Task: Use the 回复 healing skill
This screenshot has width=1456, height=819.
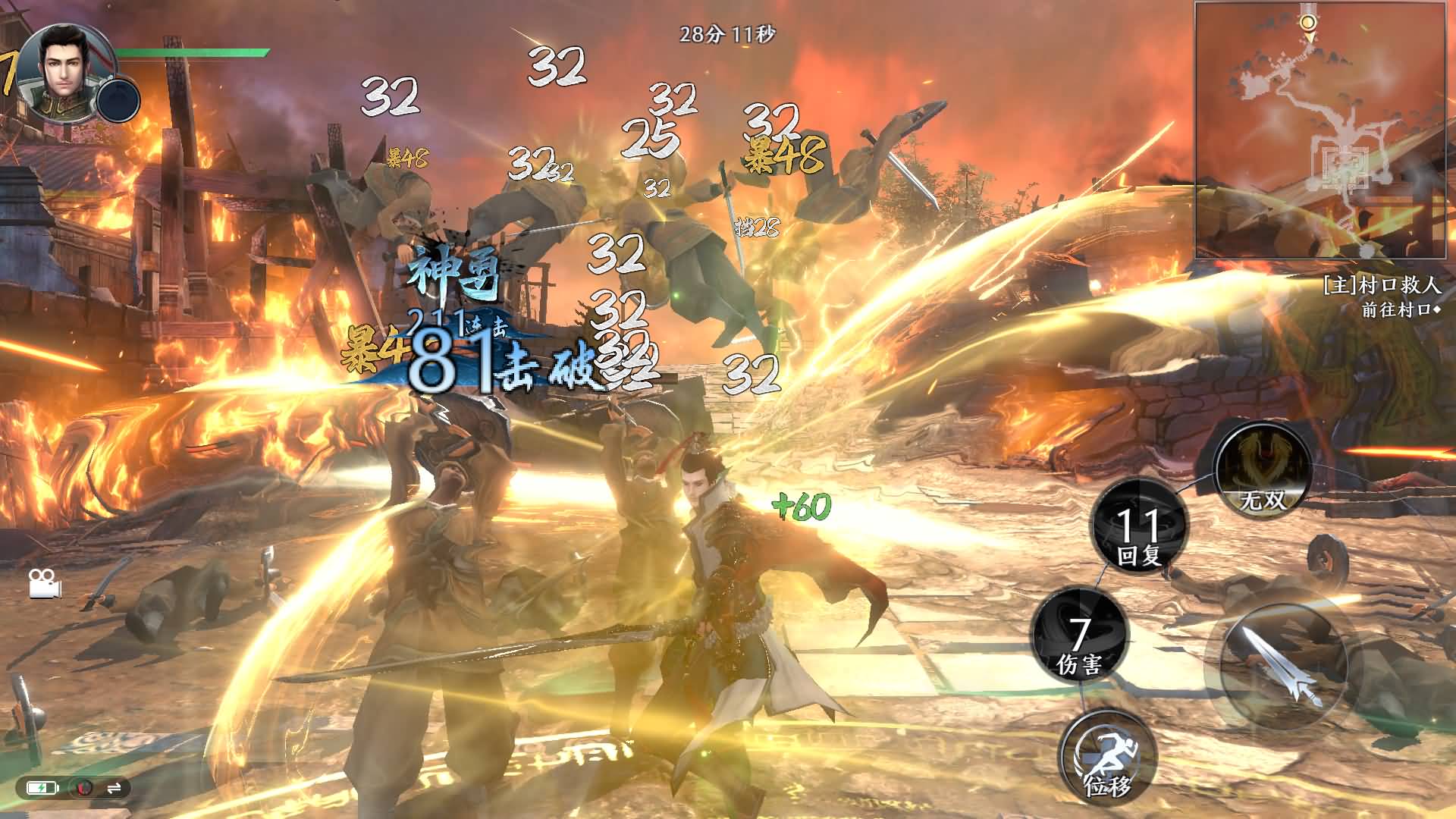Action: [1137, 527]
